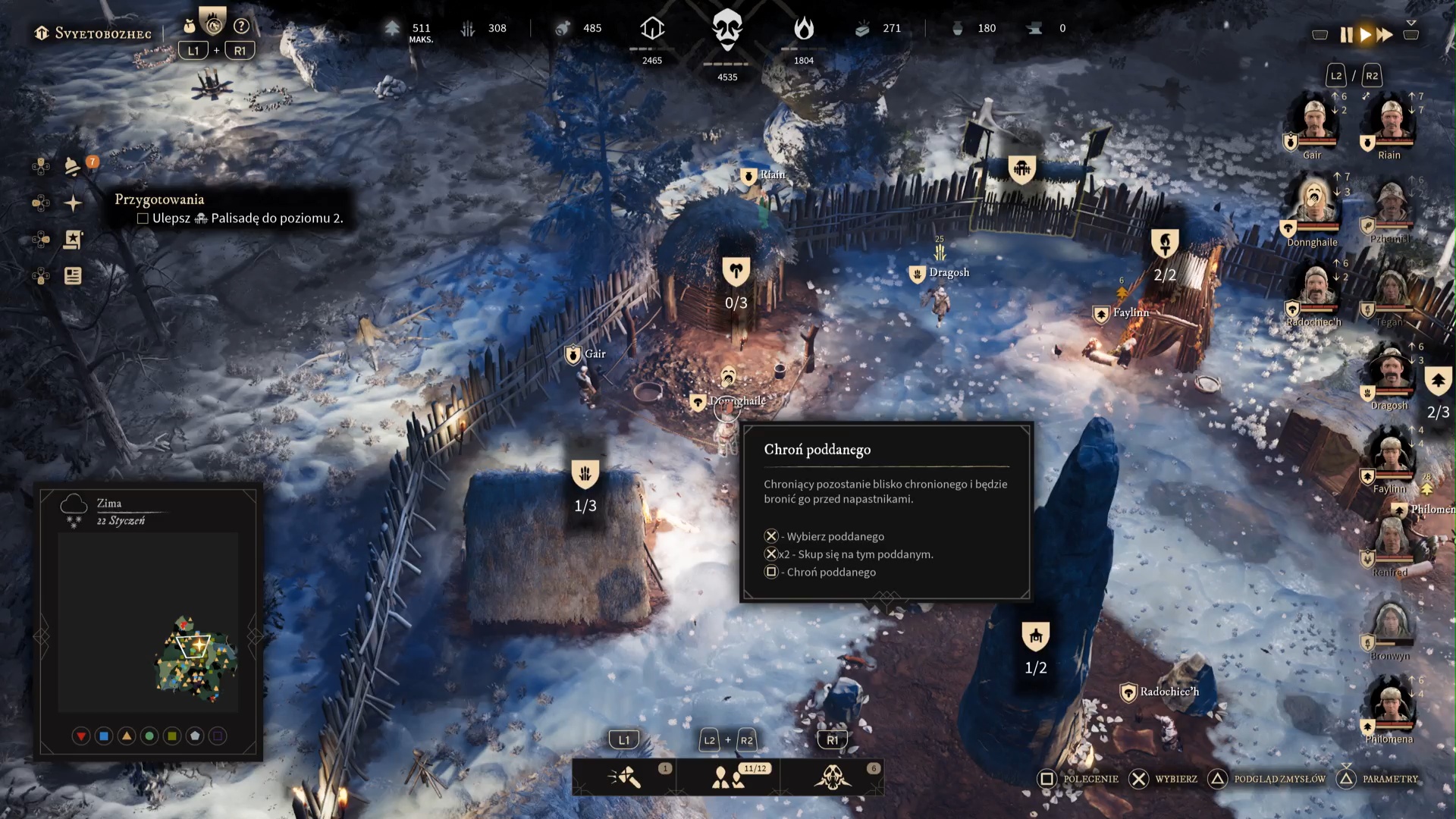Open the subjects panel showing 11/12
This screenshot has width=1456, height=819.
(x=728, y=777)
